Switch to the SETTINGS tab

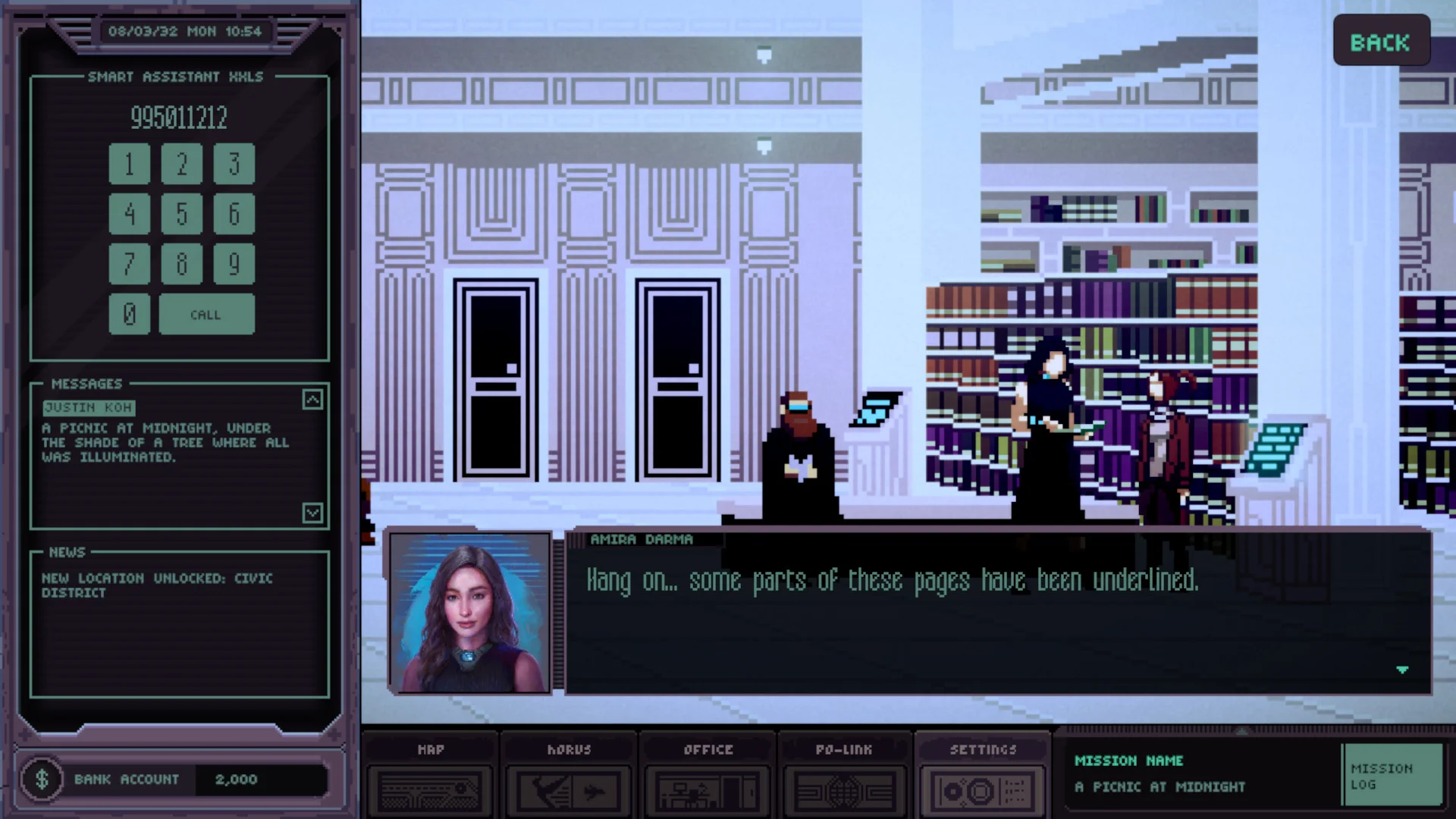point(982,750)
